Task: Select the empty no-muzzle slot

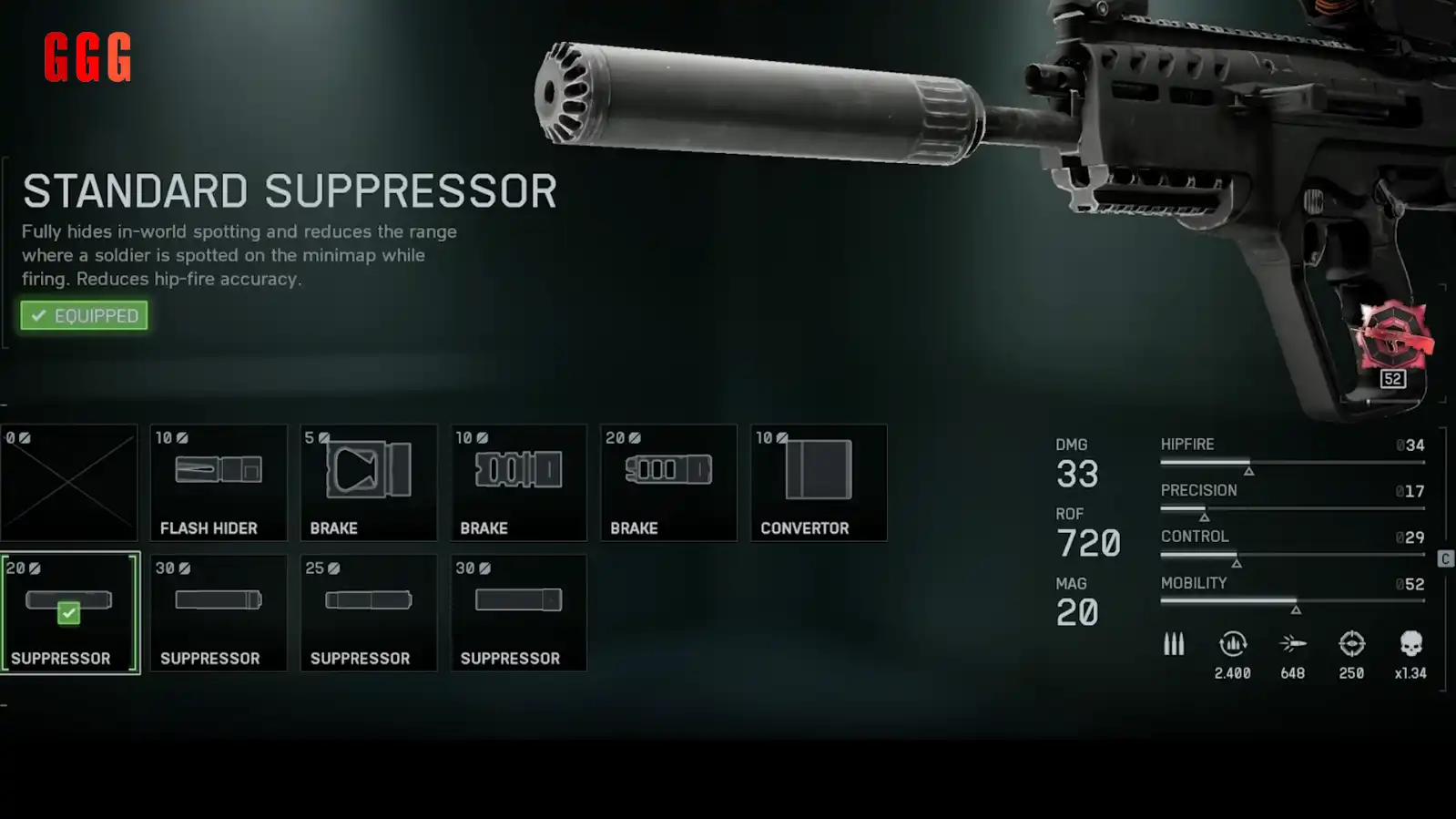Action: pyautogui.click(x=69, y=483)
